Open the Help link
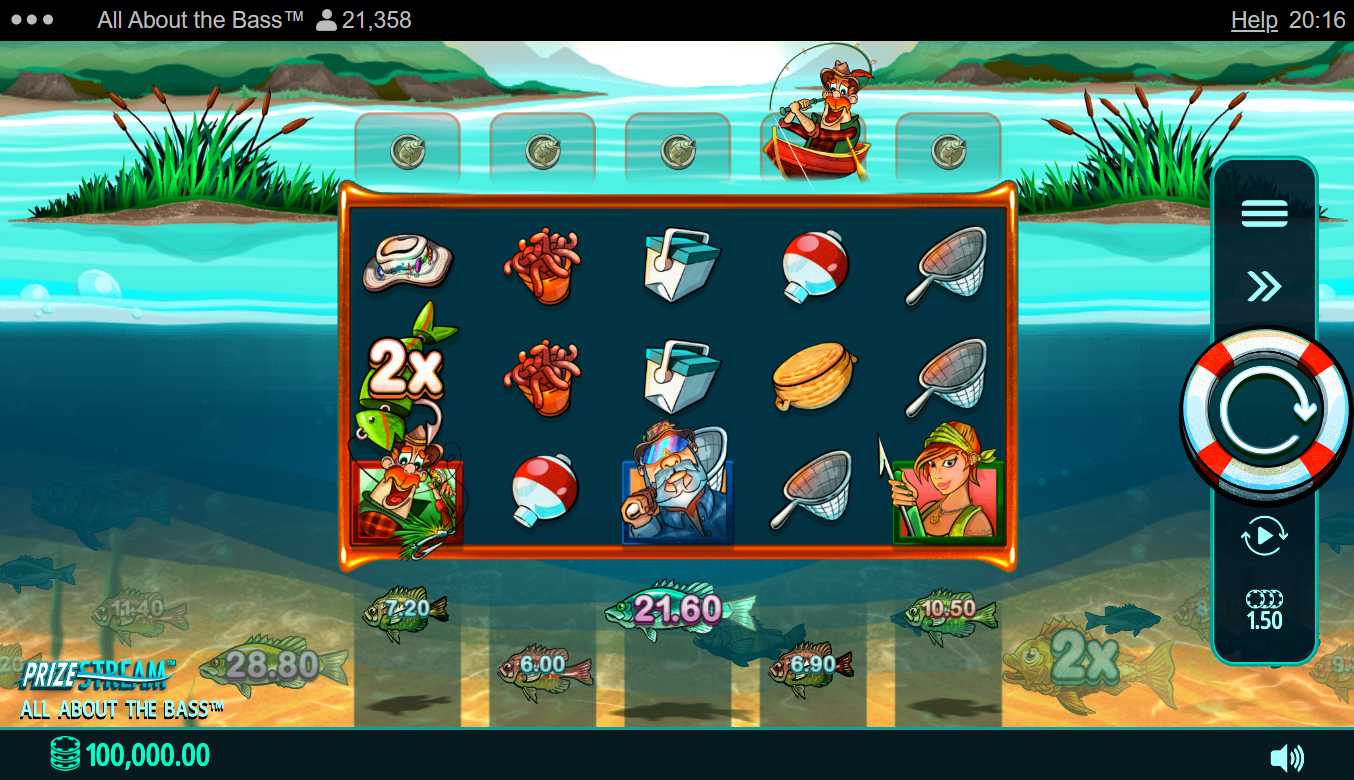 [x=1254, y=20]
